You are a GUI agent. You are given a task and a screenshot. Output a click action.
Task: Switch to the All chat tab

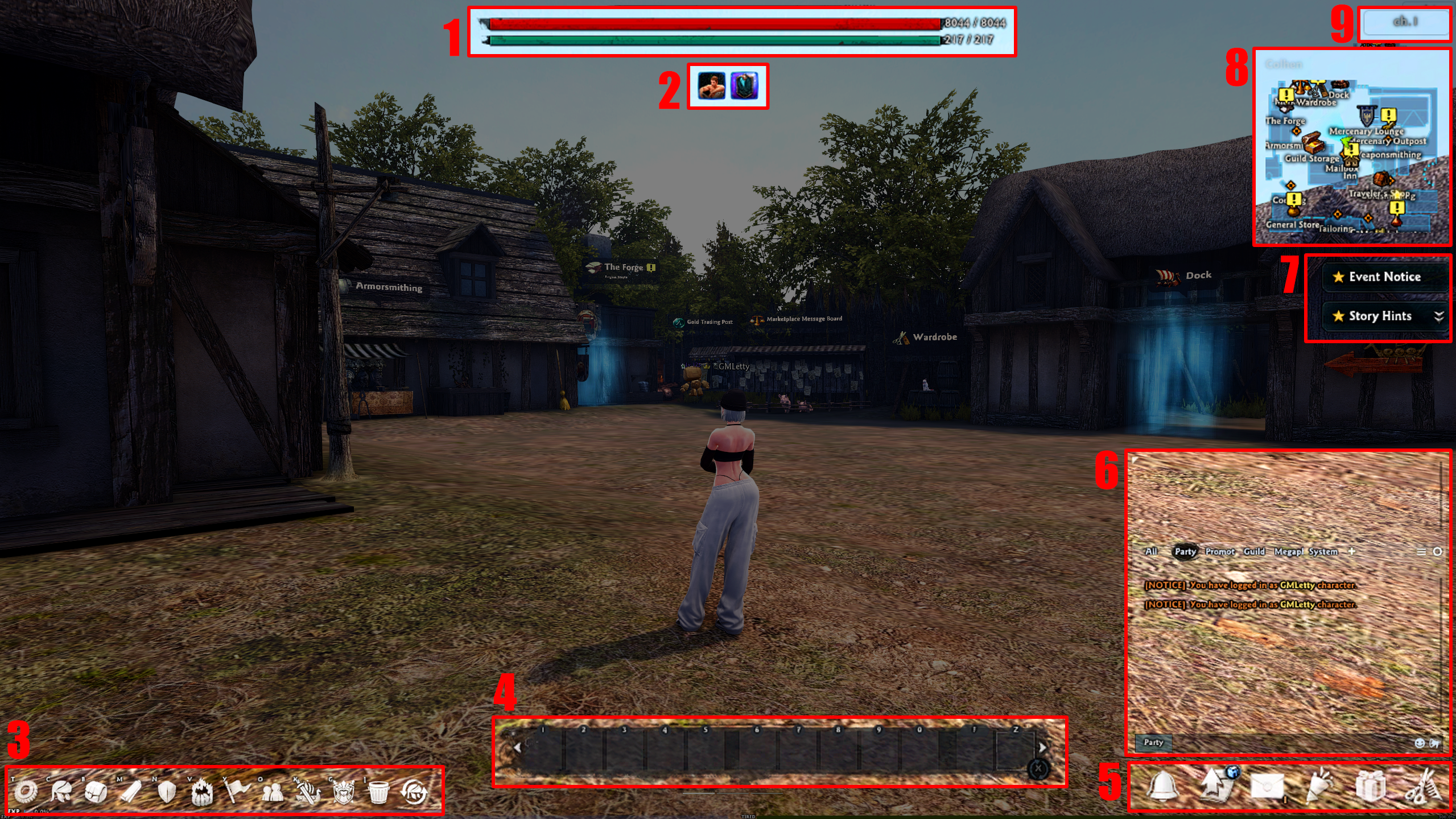tap(1151, 552)
